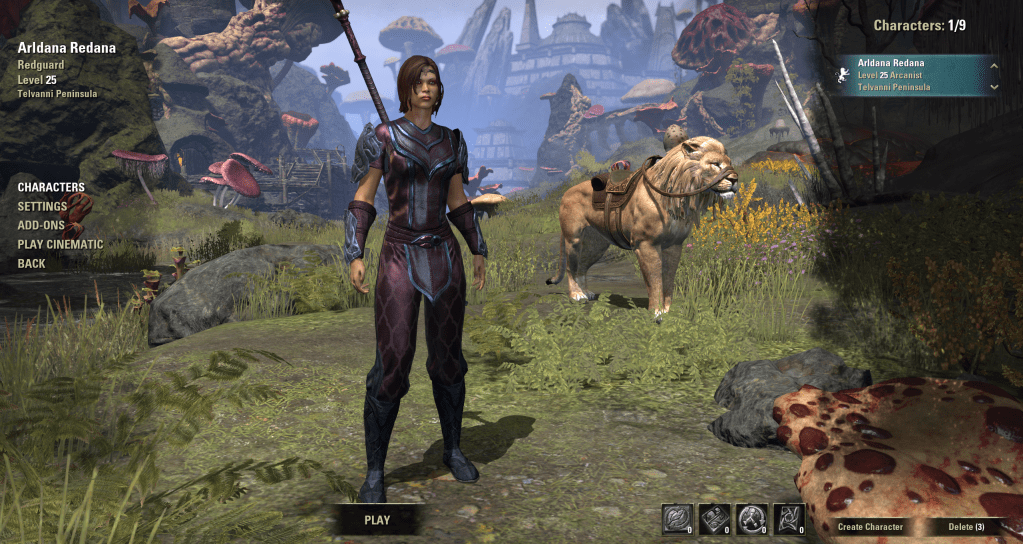Click the Play button
This screenshot has height=544, width=1023.
tap(377, 520)
